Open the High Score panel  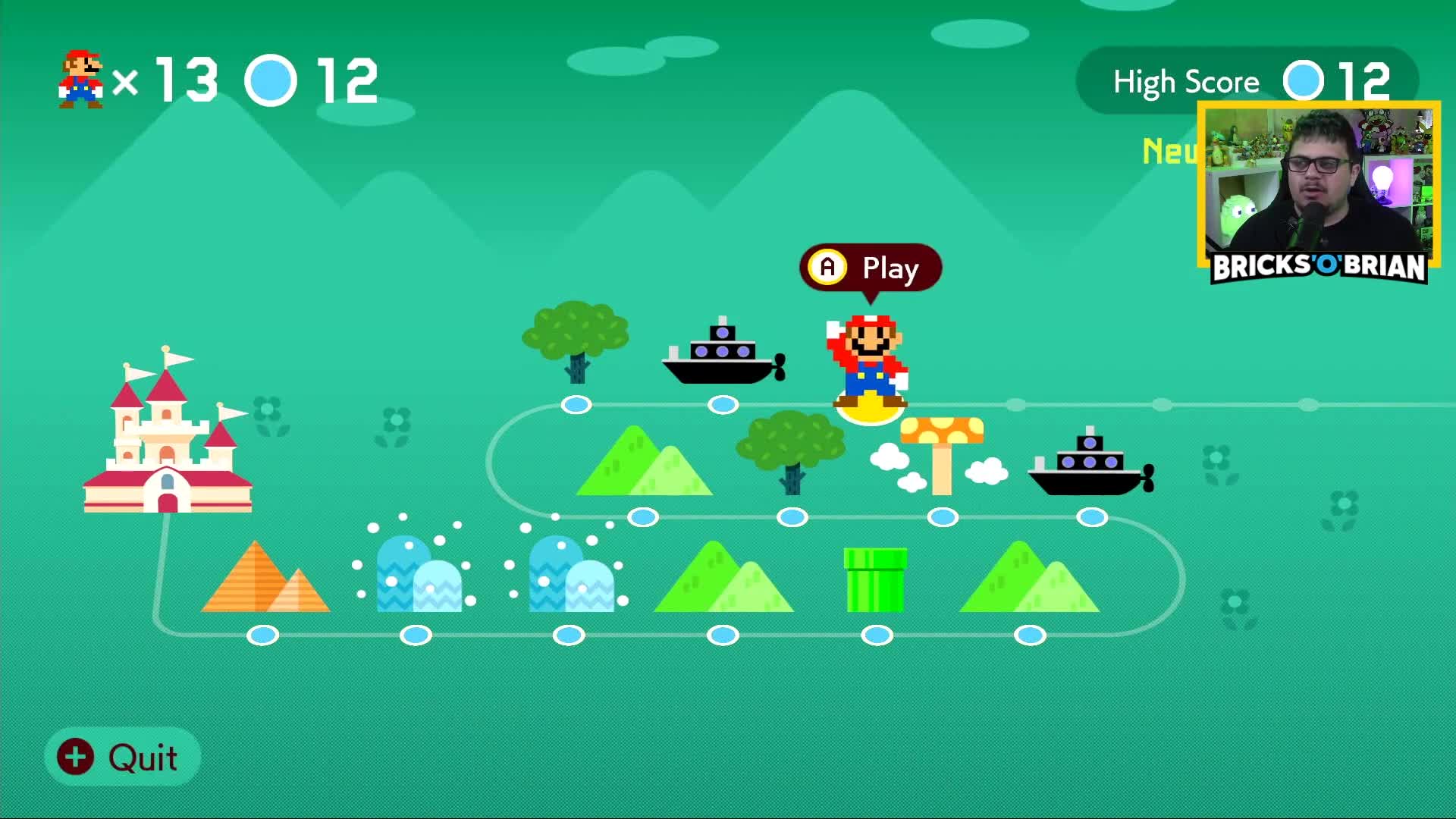pos(1185,80)
